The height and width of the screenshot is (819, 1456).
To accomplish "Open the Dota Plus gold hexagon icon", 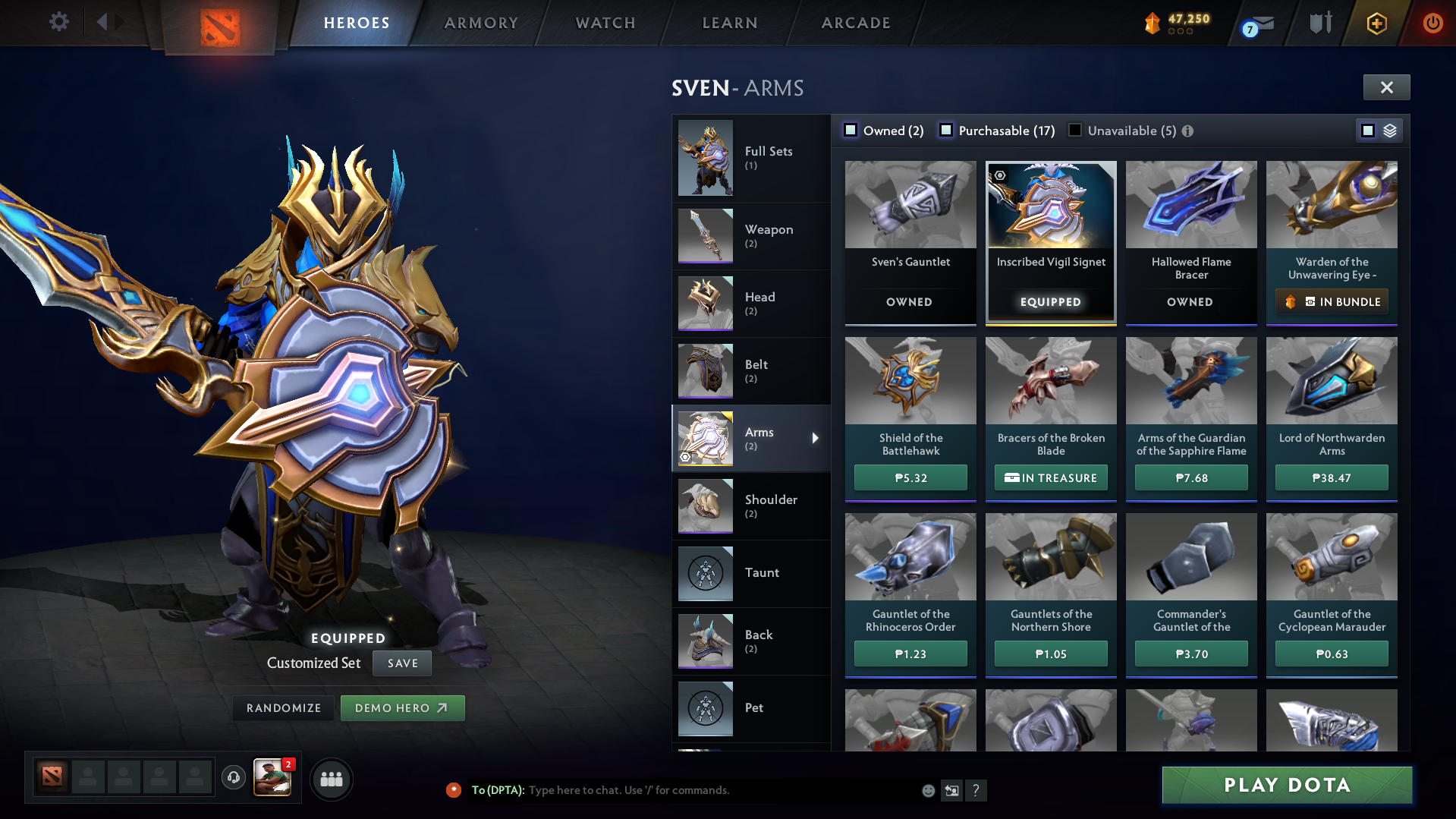I will click(1376, 23).
